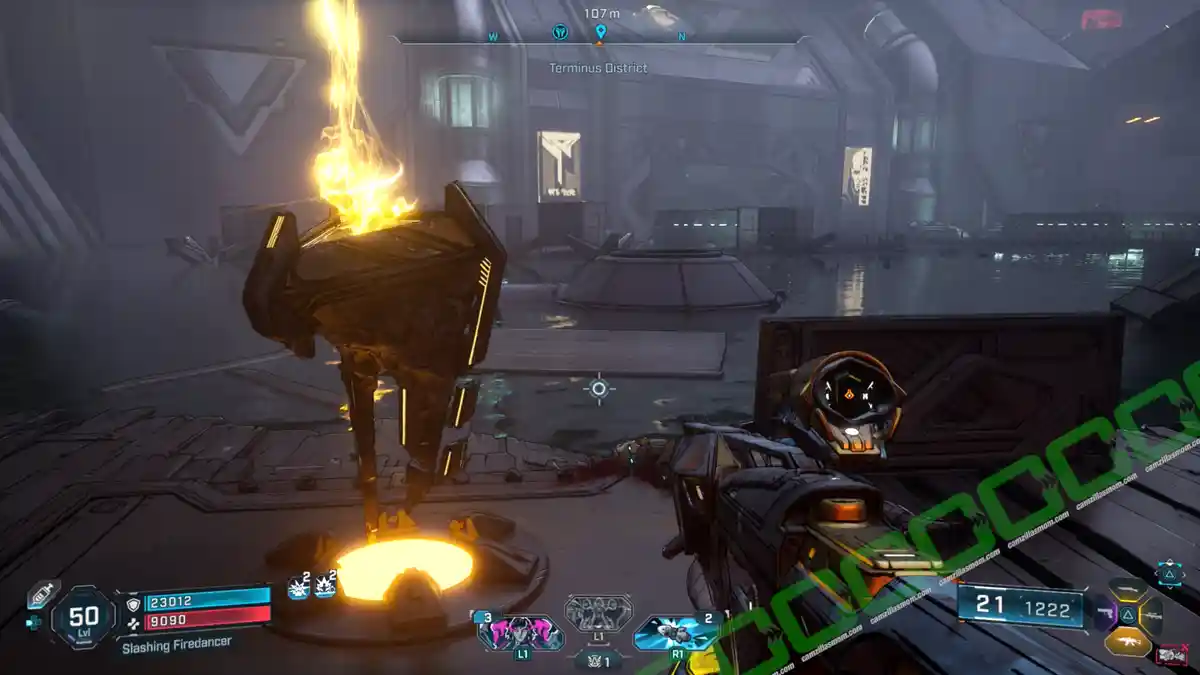
Task: Switch to the pistol weapon slot
Action: point(1106,612)
